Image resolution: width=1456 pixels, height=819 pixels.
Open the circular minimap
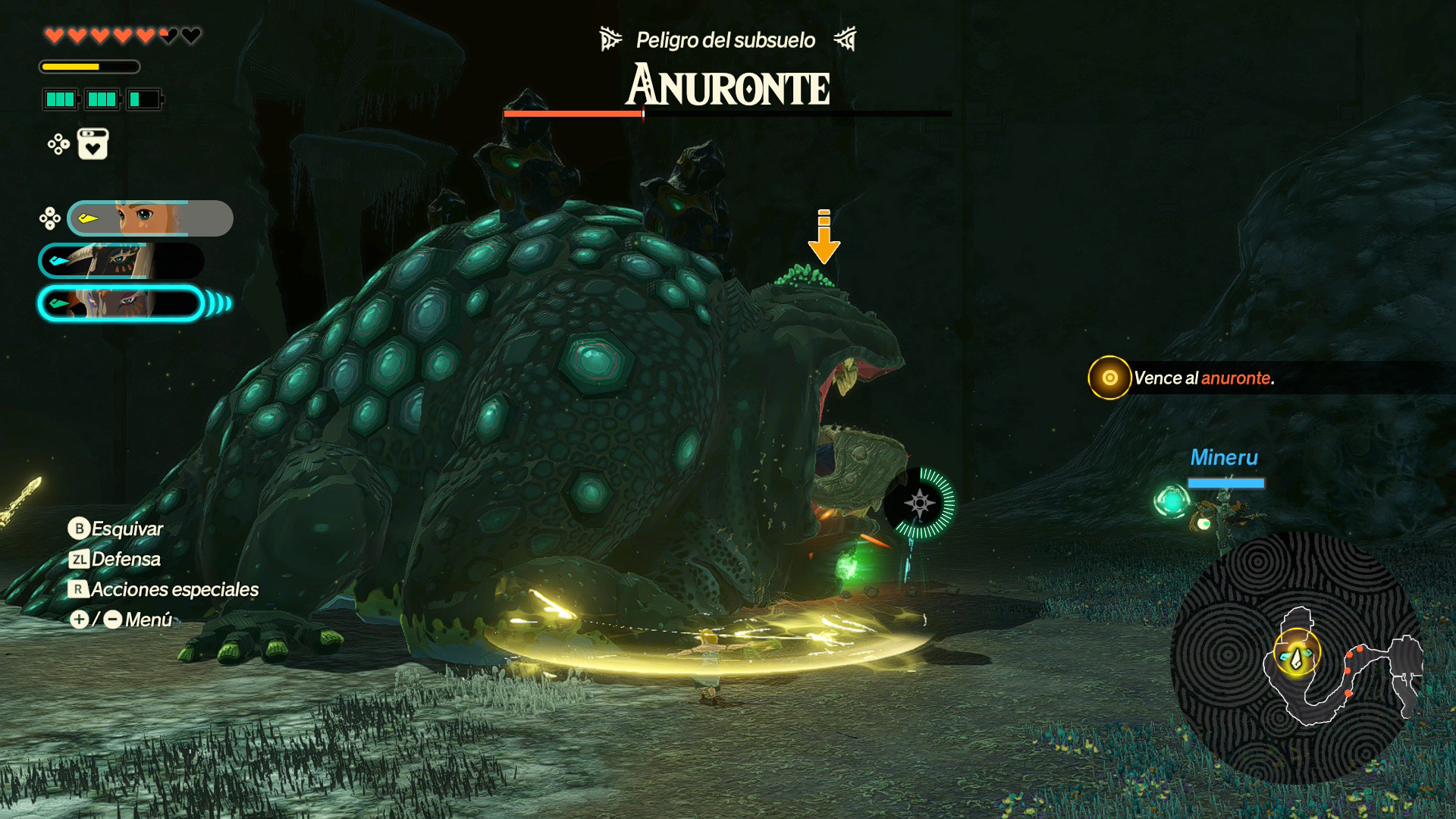pos(1295,657)
